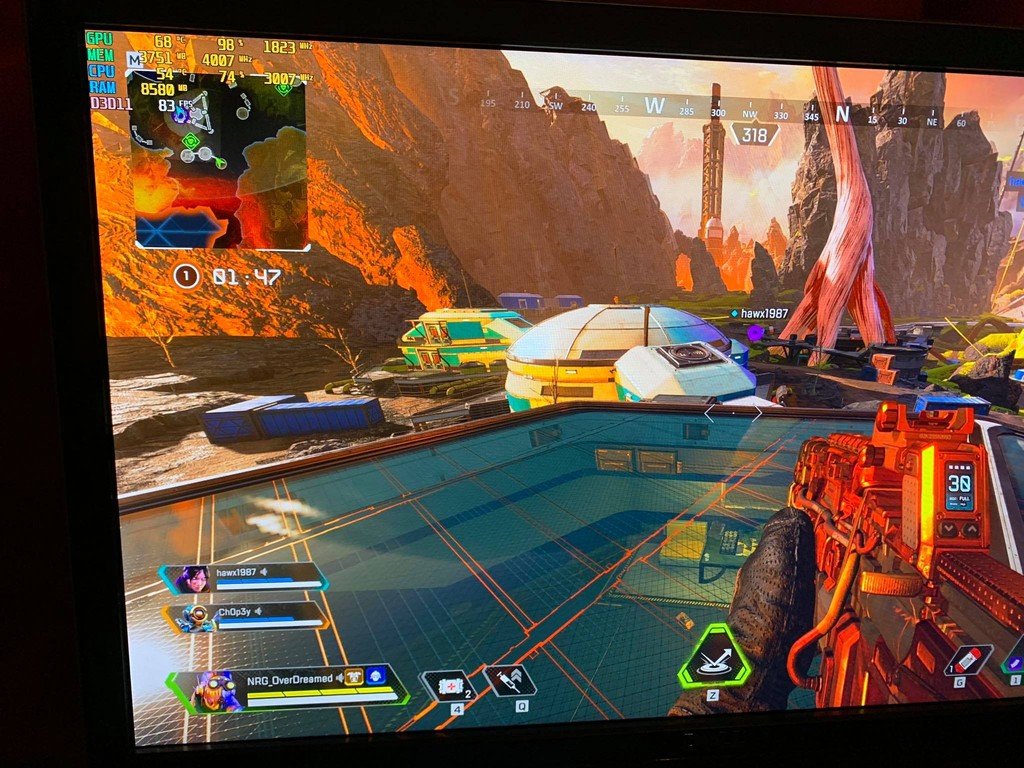Click NRG_OverDreamed's player portrait

[x=214, y=690]
